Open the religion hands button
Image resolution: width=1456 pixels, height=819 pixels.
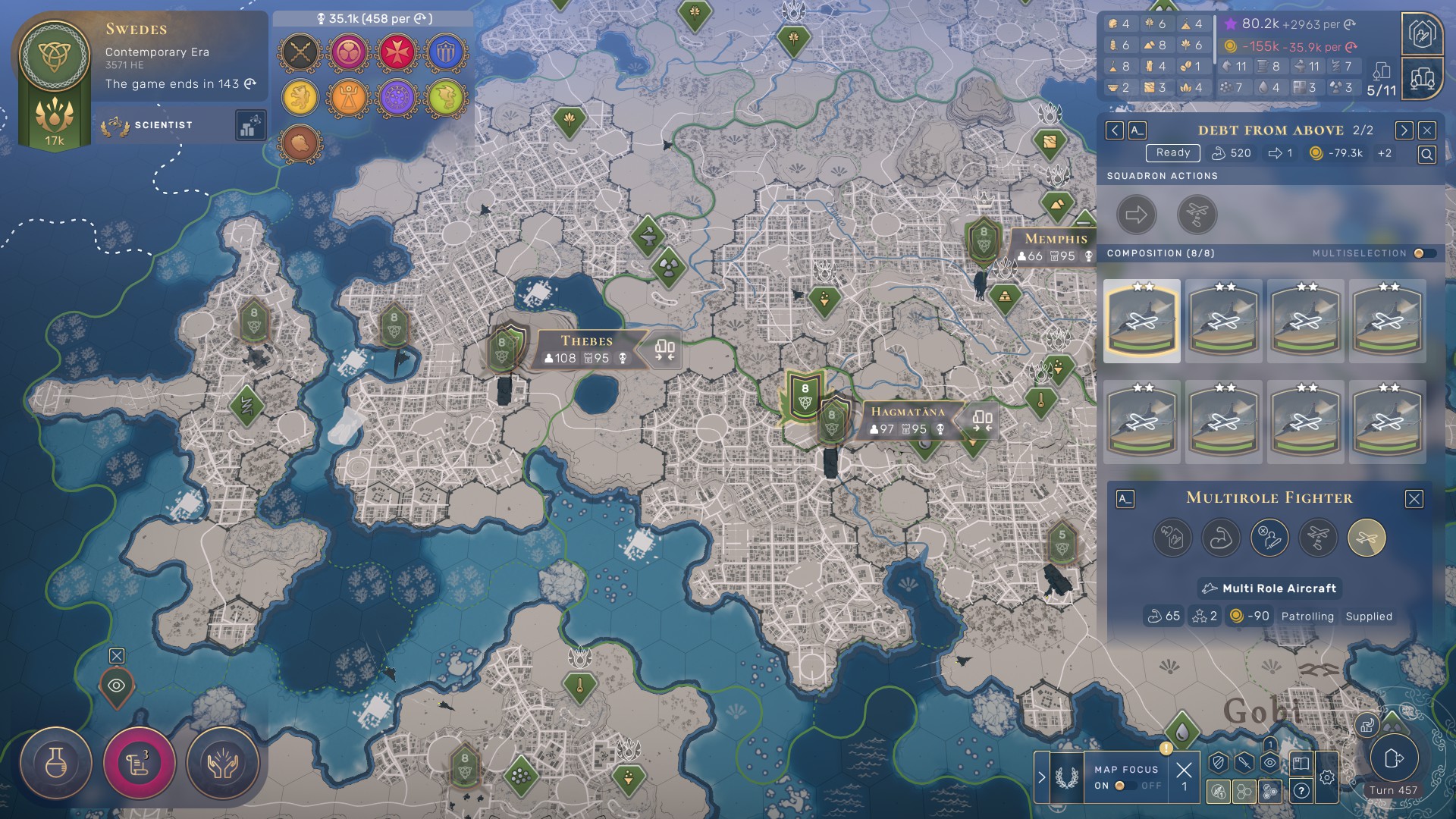coord(222,763)
